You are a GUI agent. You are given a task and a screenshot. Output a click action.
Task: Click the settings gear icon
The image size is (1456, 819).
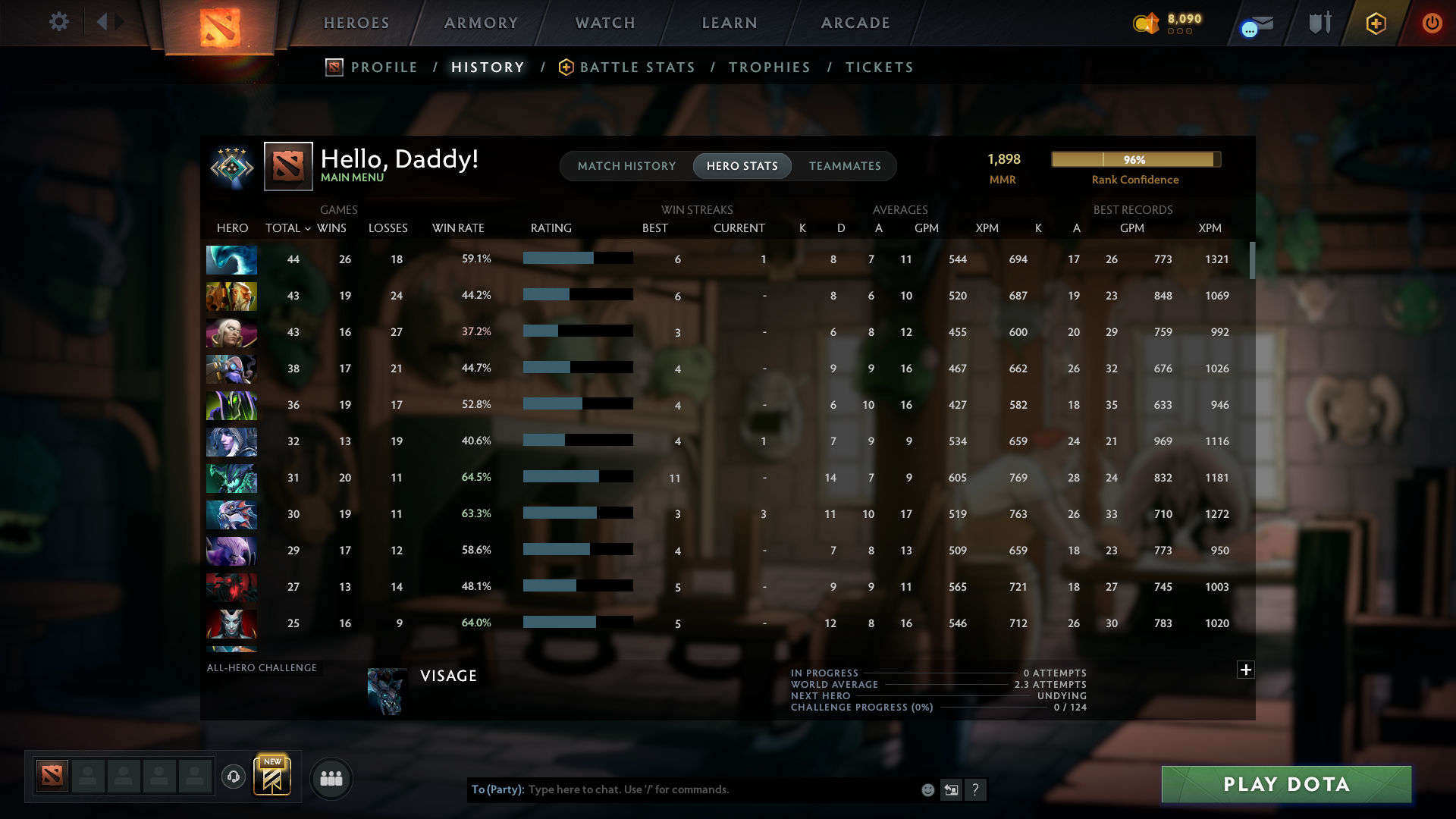pos(59,22)
